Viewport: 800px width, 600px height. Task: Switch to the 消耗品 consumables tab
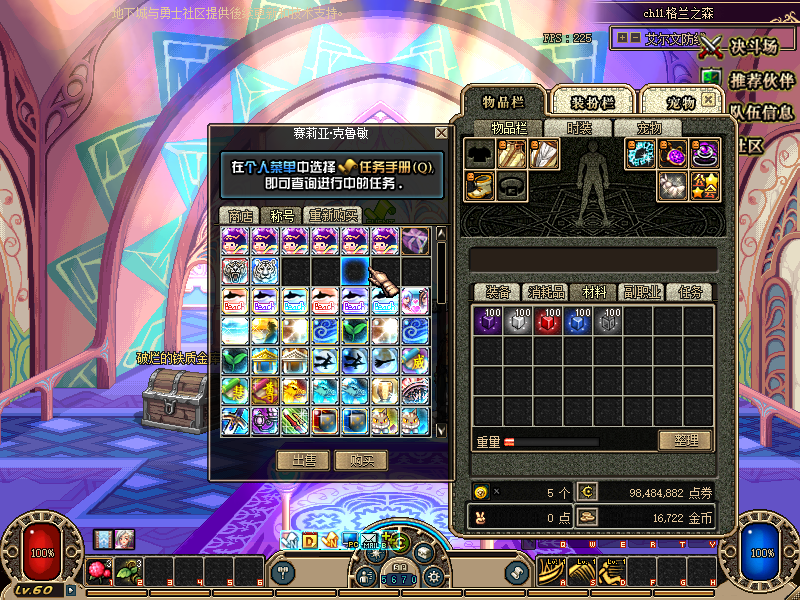[546, 292]
